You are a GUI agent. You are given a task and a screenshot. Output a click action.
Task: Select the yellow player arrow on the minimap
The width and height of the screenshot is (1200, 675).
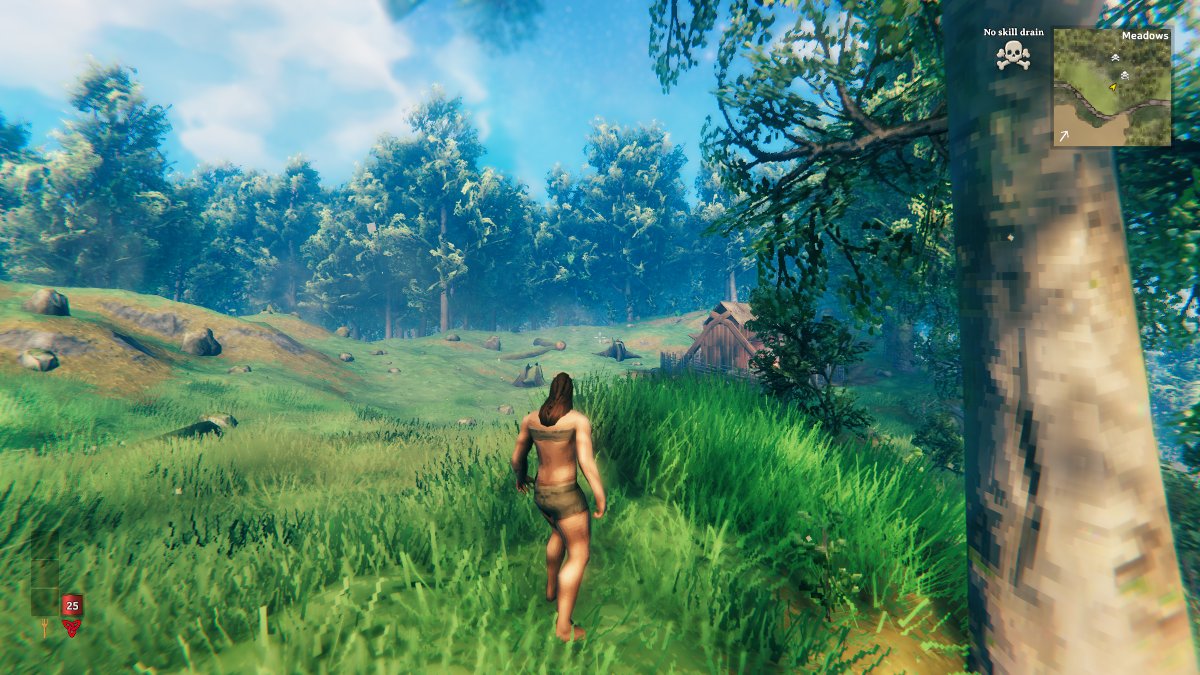pyautogui.click(x=1113, y=88)
